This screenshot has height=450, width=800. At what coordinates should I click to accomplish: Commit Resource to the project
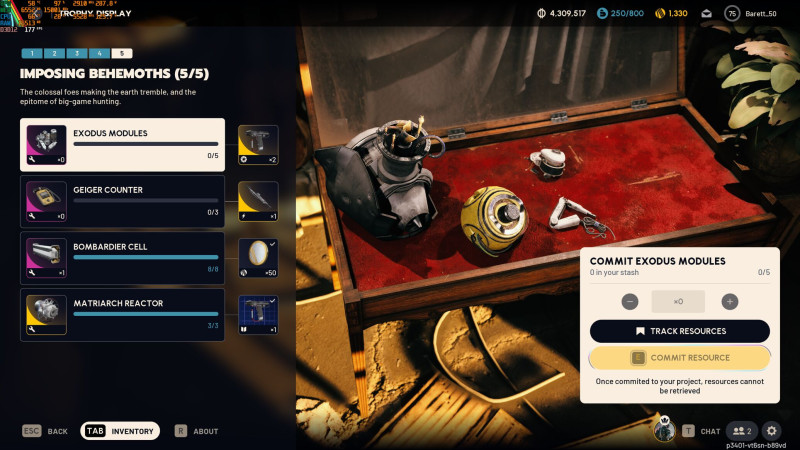[x=680, y=358]
